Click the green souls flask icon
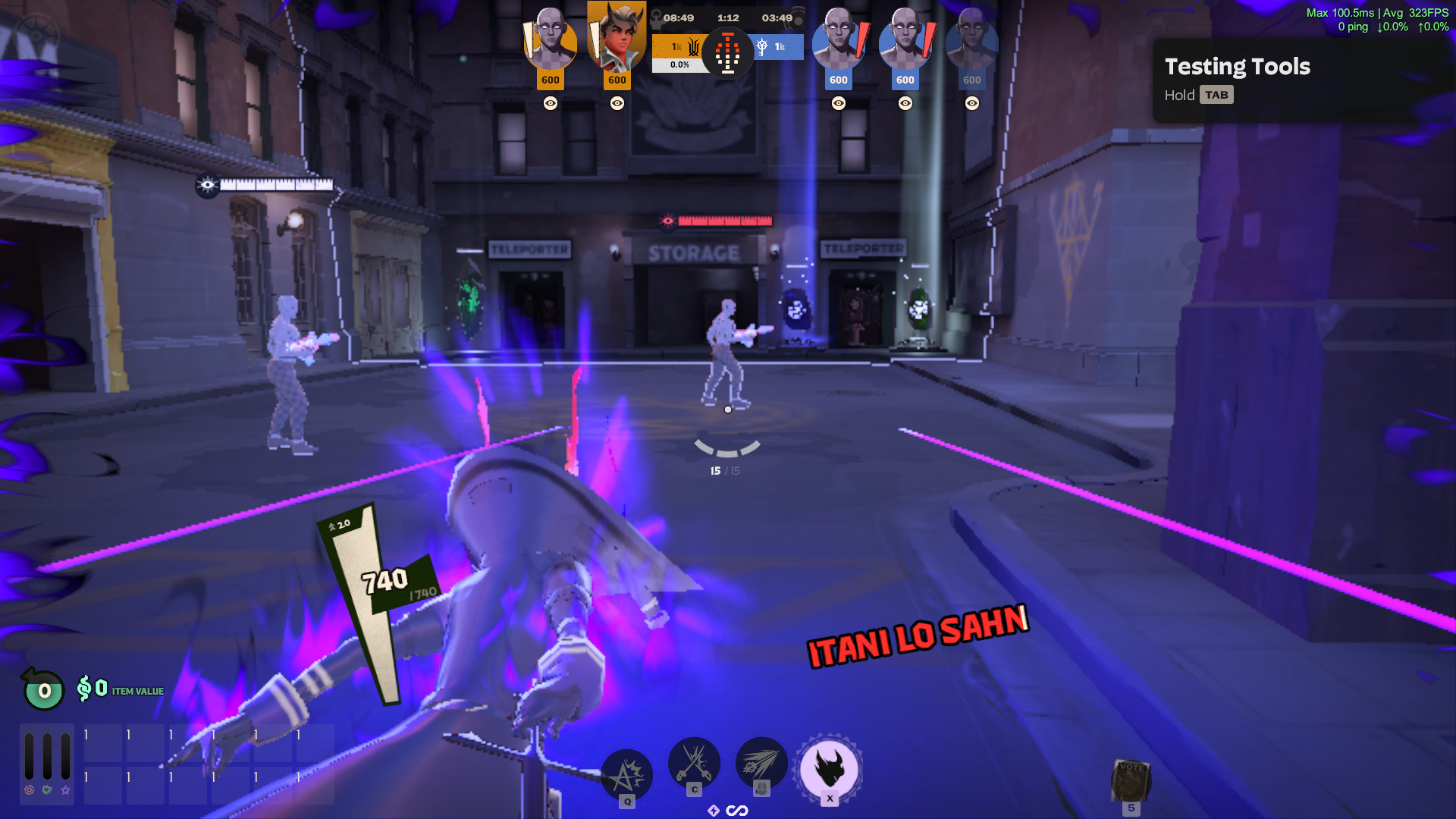 point(44,689)
